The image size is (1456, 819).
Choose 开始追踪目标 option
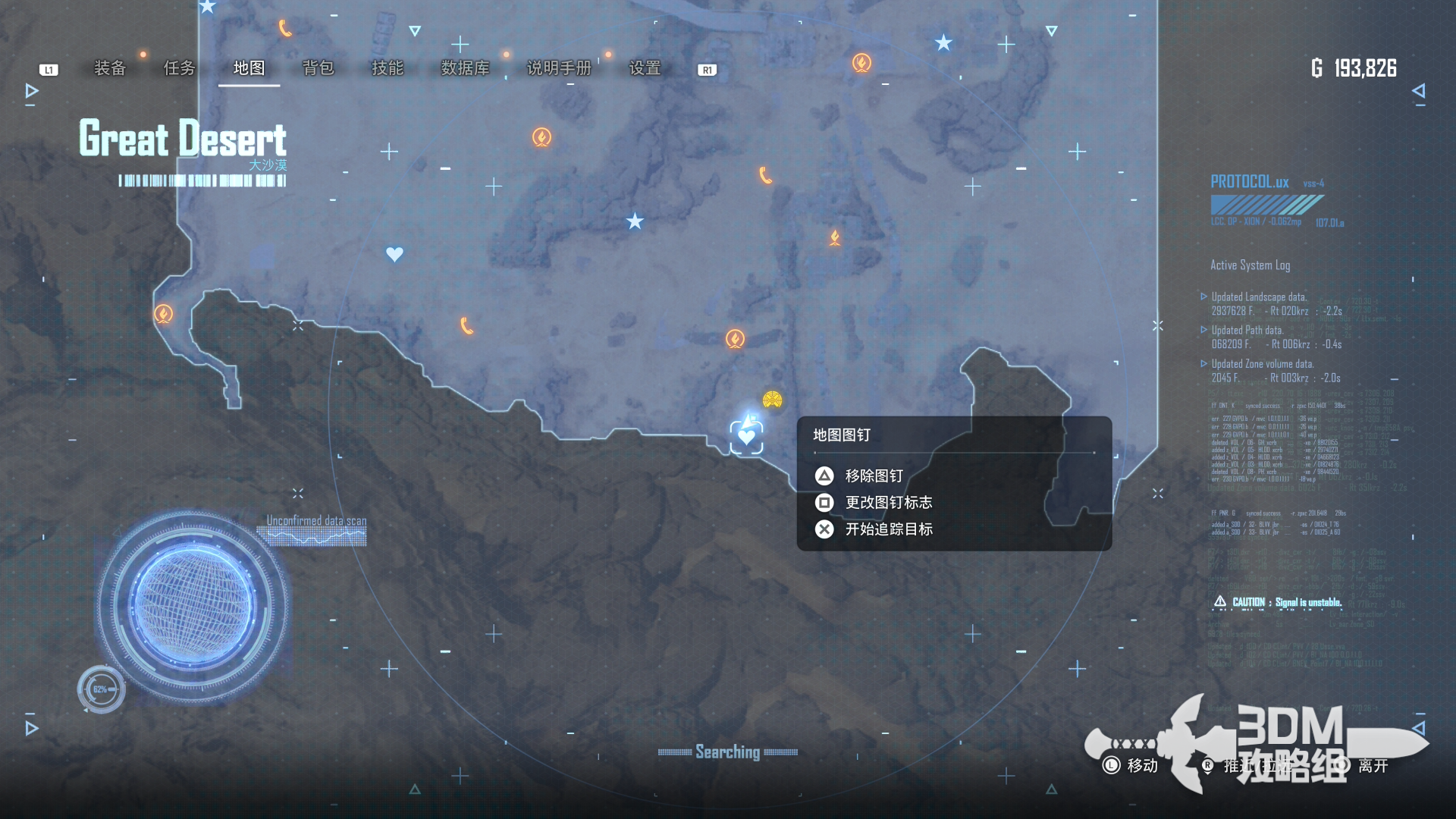[888, 529]
